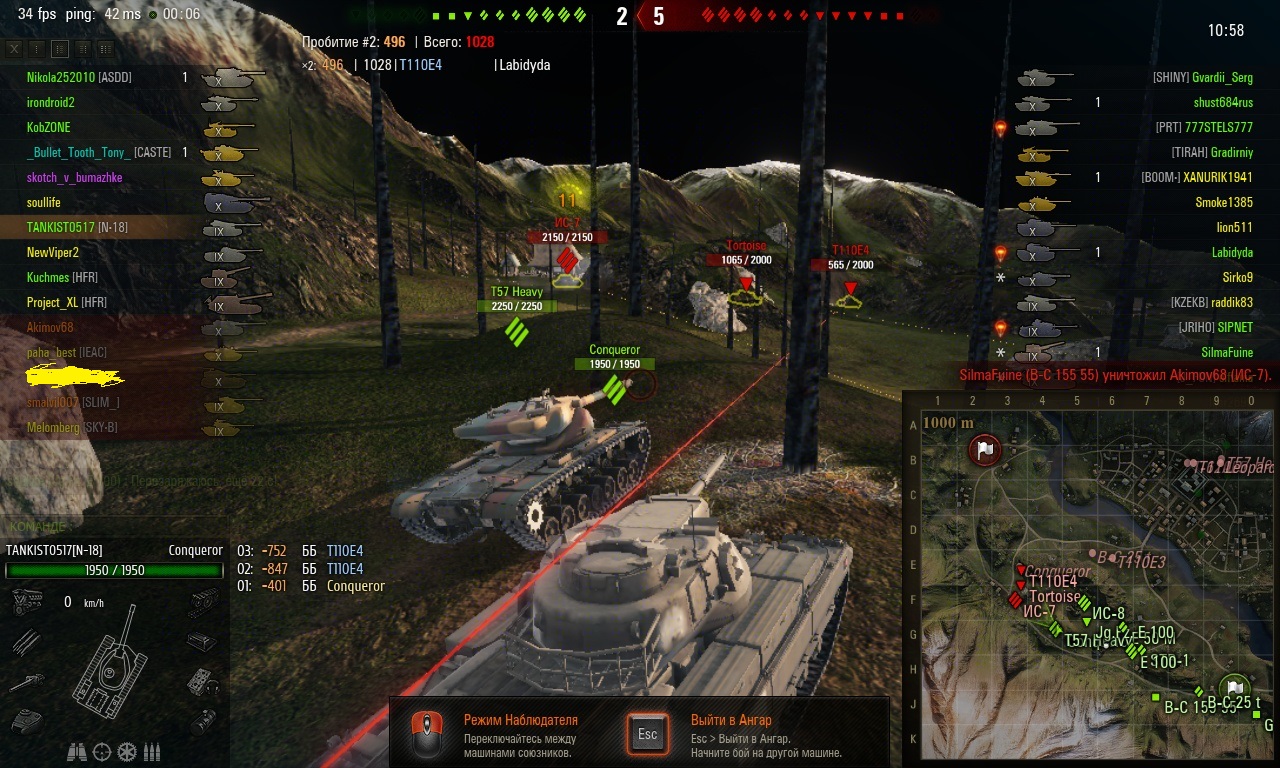The width and height of the screenshot is (1280, 768).
Task: Click skotch_v_bumazhke's row in the team panel
Action: [x=75, y=177]
